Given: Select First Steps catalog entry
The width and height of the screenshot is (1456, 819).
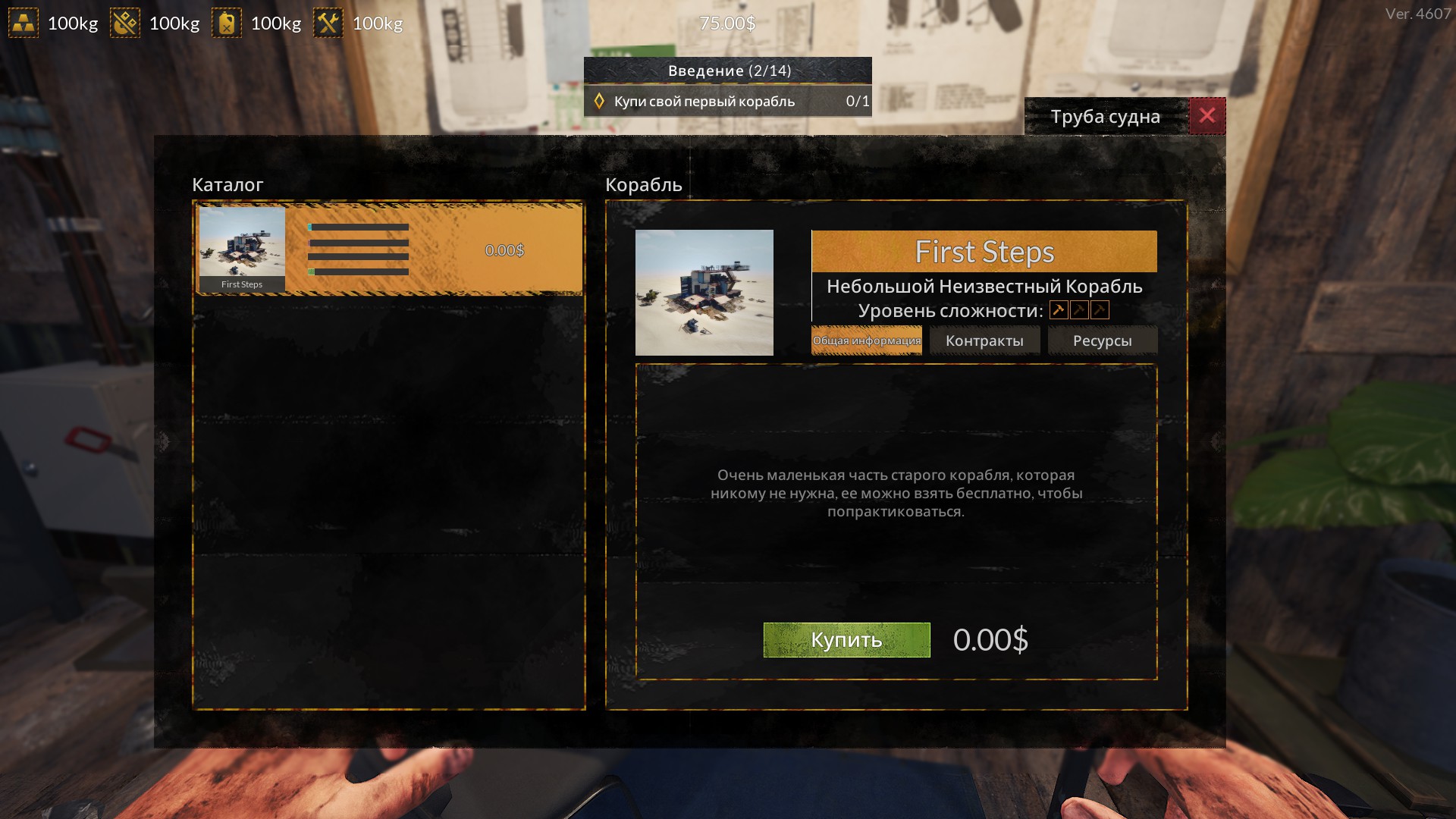Looking at the screenshot, I should click(x=388, y=249).
